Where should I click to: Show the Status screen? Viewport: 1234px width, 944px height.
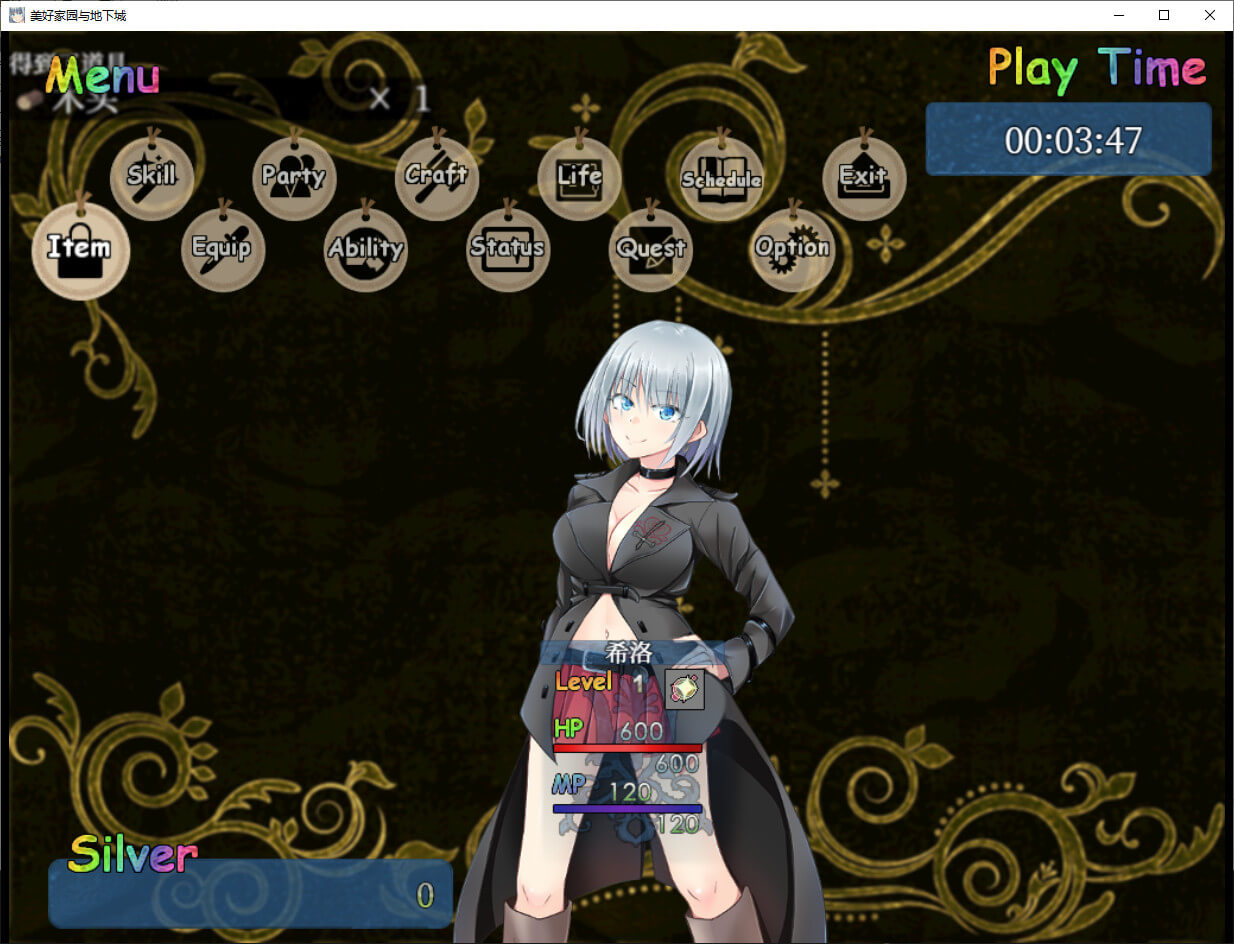pos(508,250)
